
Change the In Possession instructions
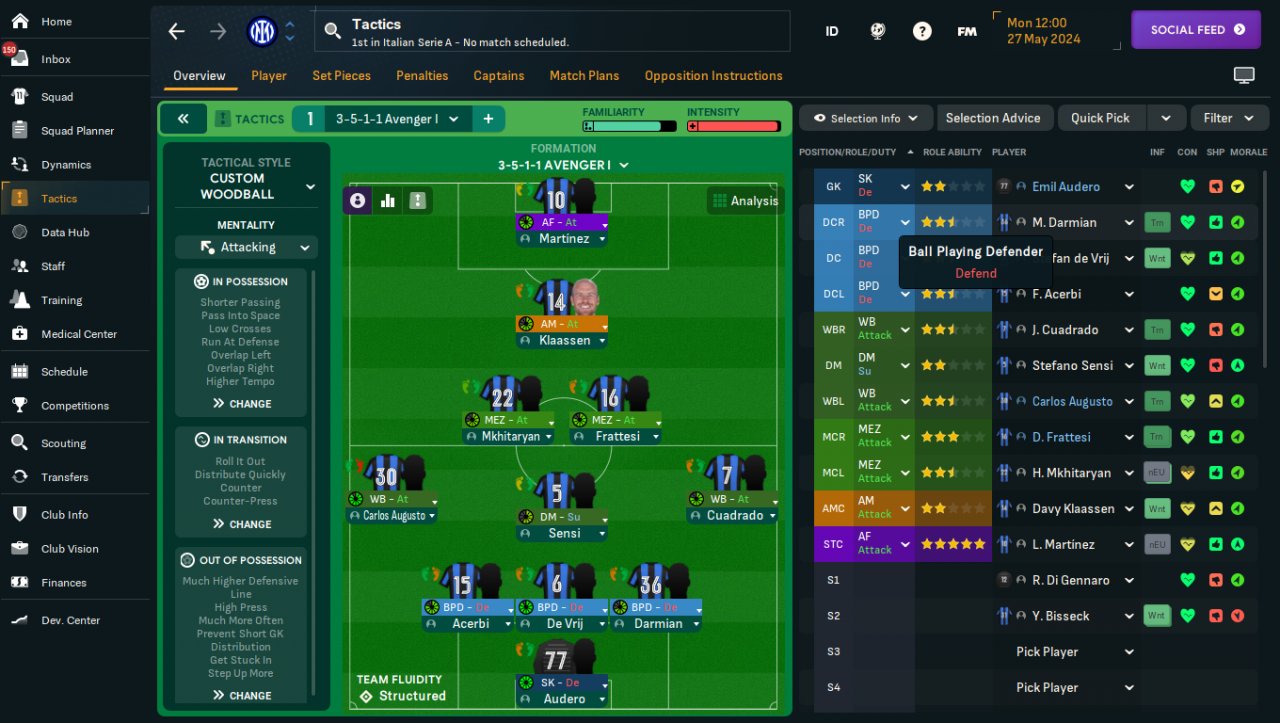click(x=242, y=404)
